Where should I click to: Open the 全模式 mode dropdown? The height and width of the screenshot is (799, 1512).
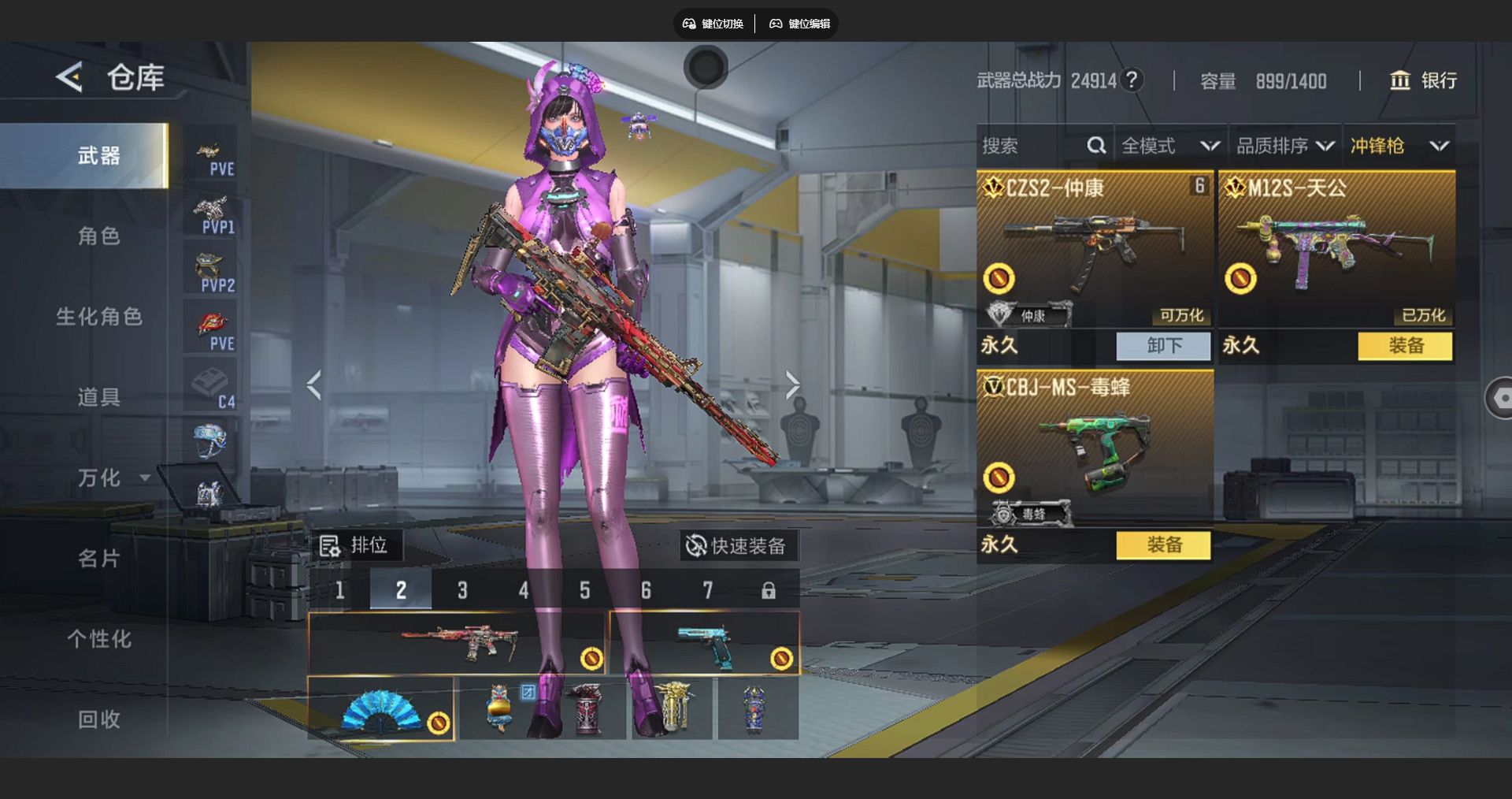pos(1169,146)
